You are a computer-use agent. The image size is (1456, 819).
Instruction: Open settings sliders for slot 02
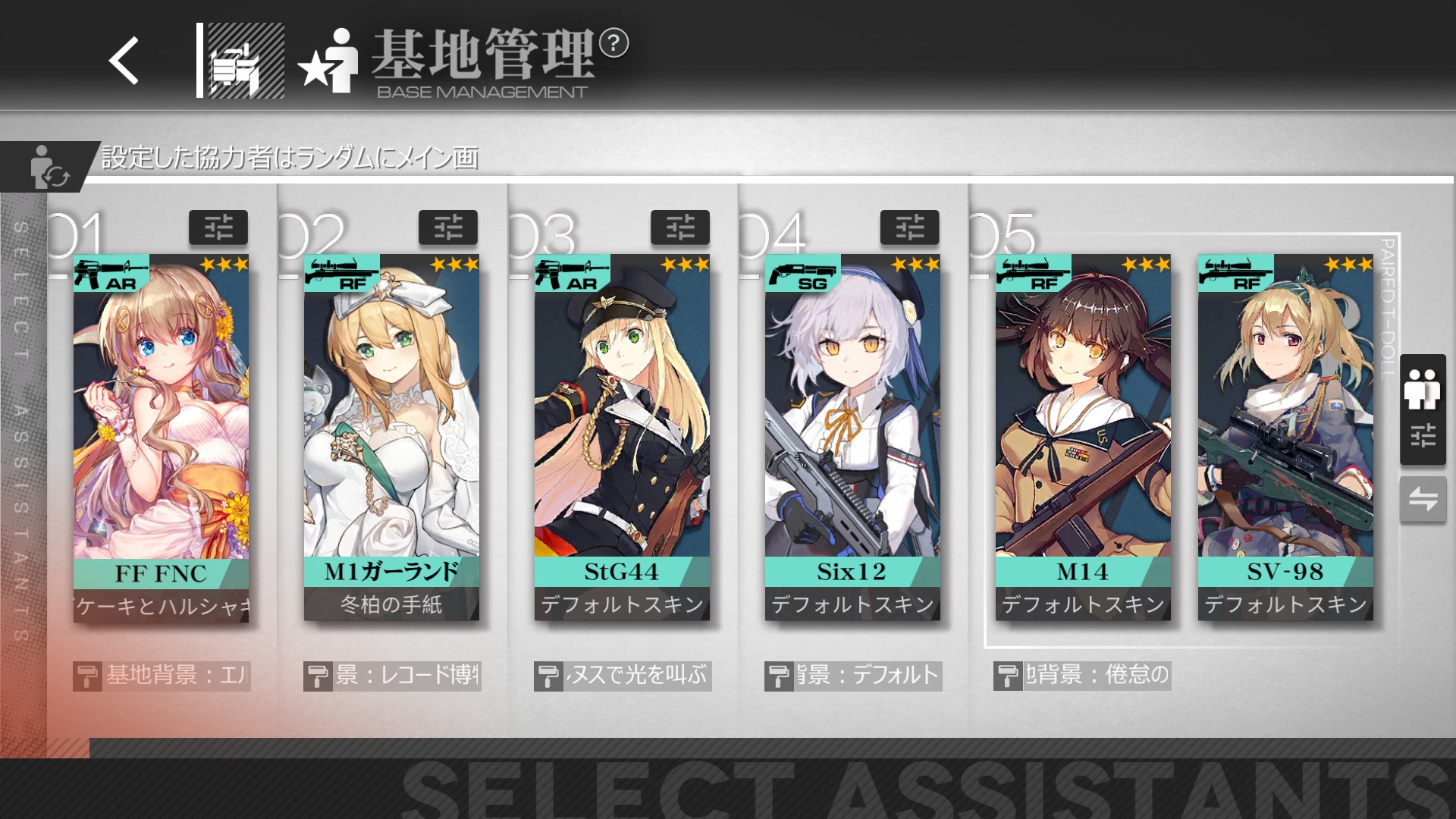point(448,227)
